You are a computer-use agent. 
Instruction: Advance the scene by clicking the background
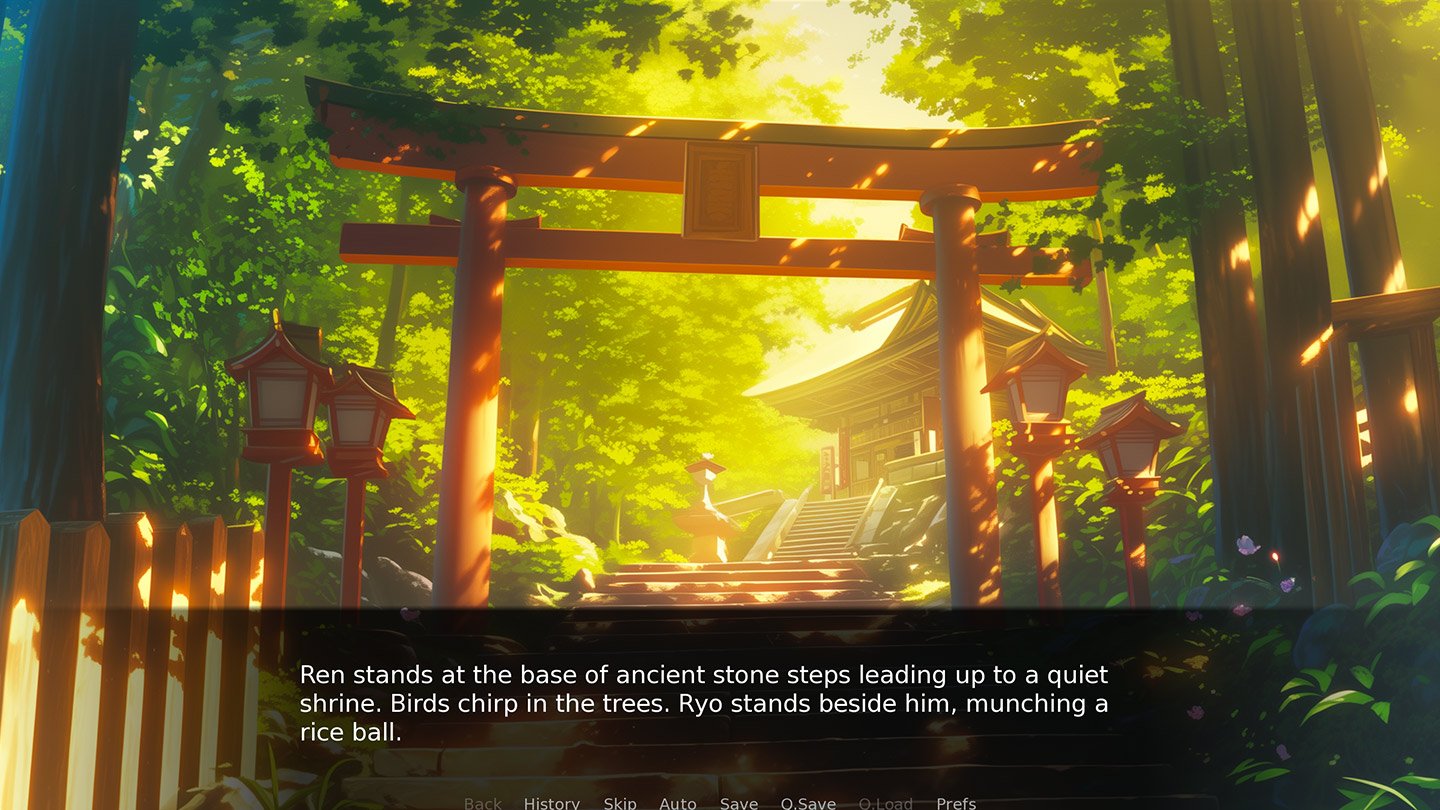(x=720, y=300)
